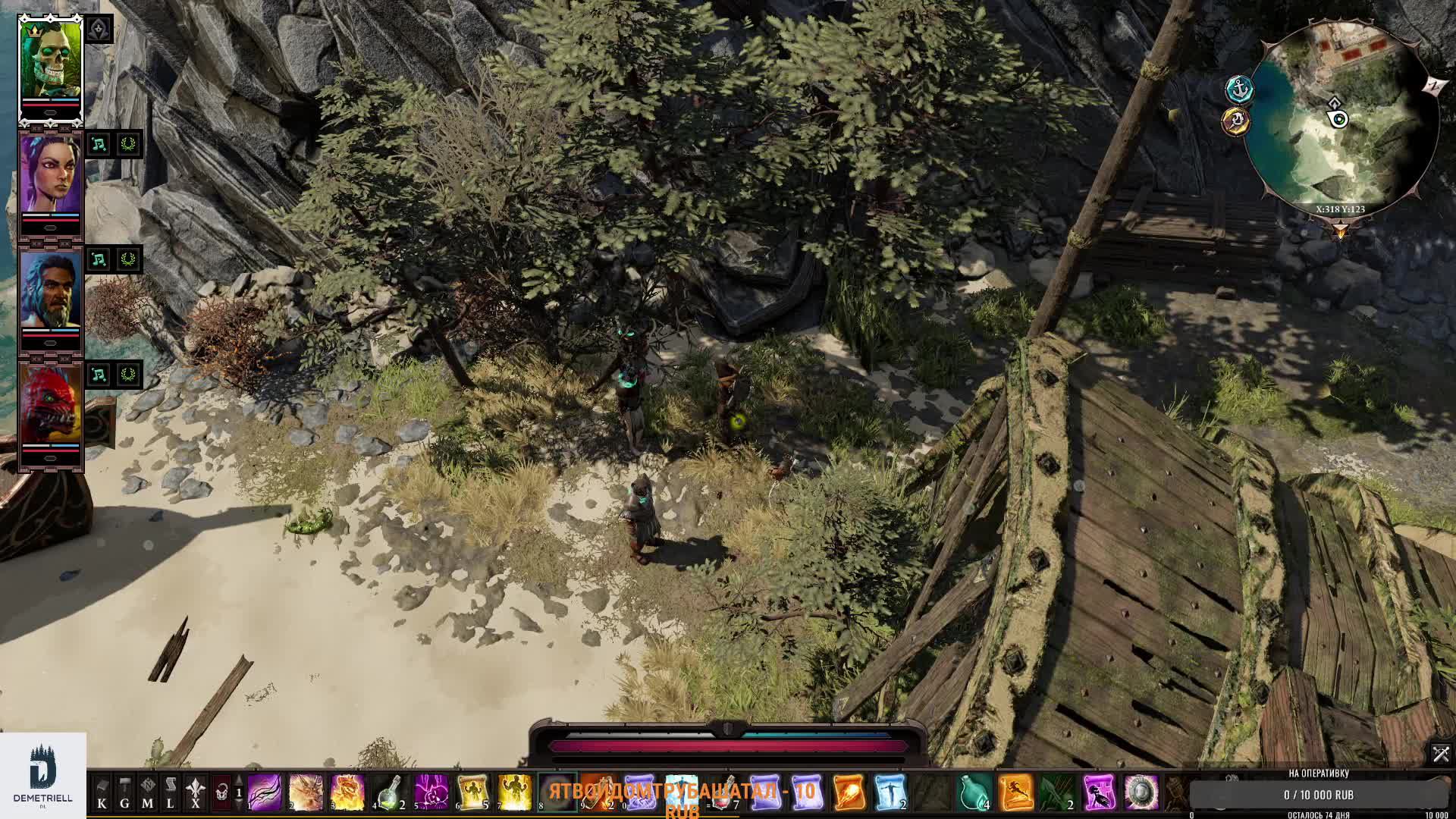Screen dimensions: 1456x819
Task: Open the crafting menu hammer button
Action: pyautogui.click(x=124, y=793)
